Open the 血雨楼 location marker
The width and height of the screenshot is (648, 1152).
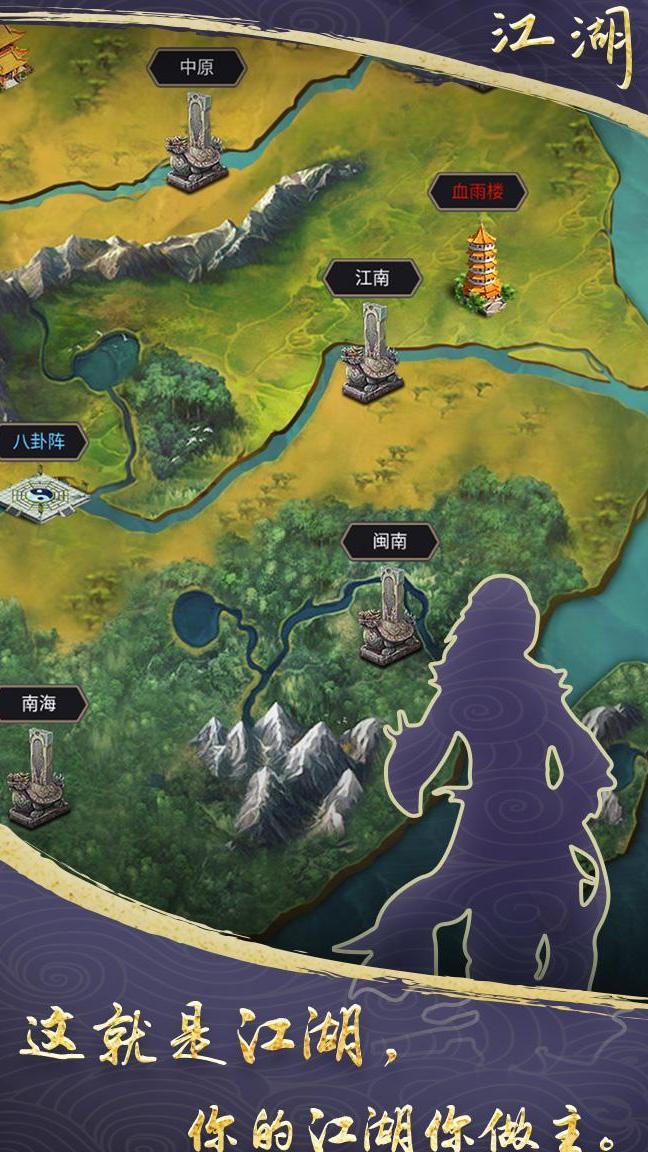coord(477,192)
